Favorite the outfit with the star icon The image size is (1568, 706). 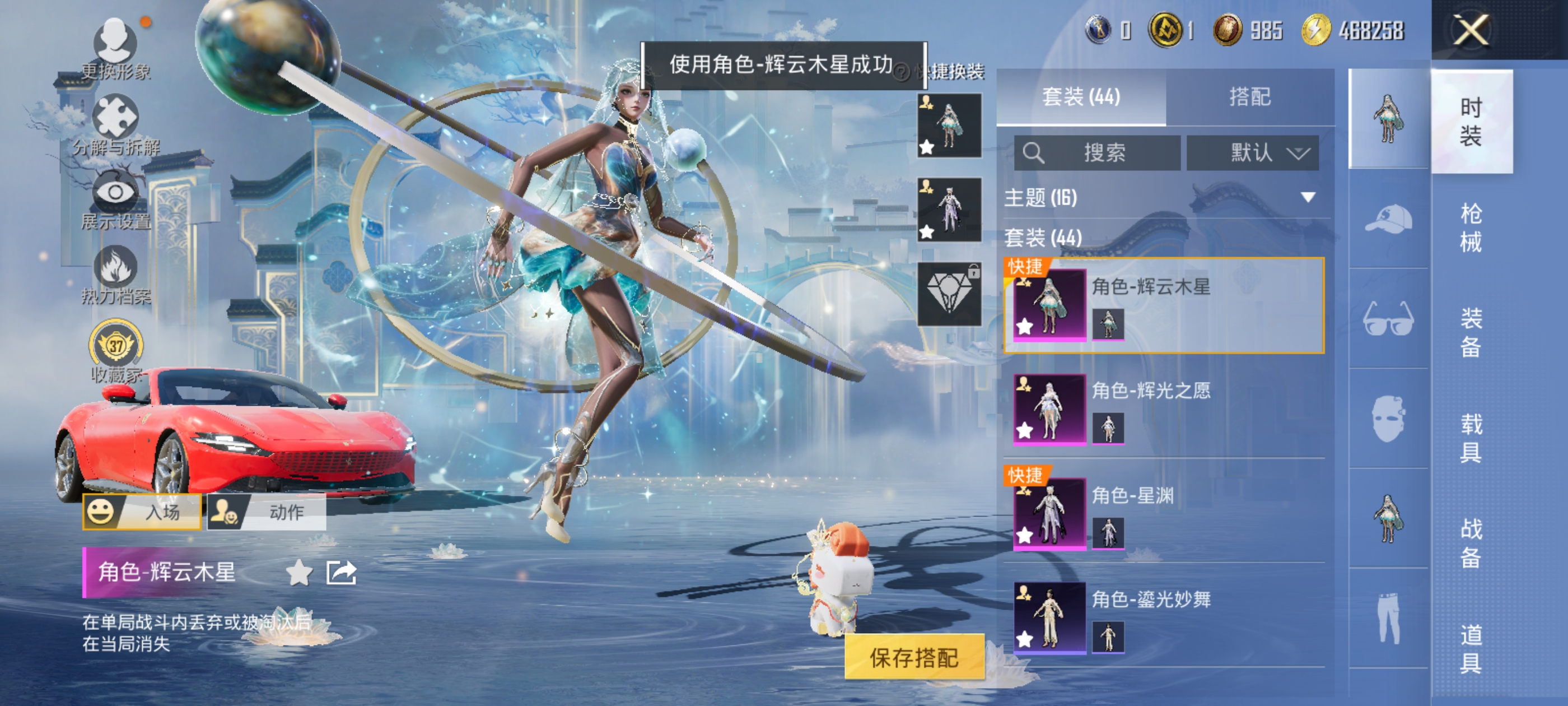299,573
